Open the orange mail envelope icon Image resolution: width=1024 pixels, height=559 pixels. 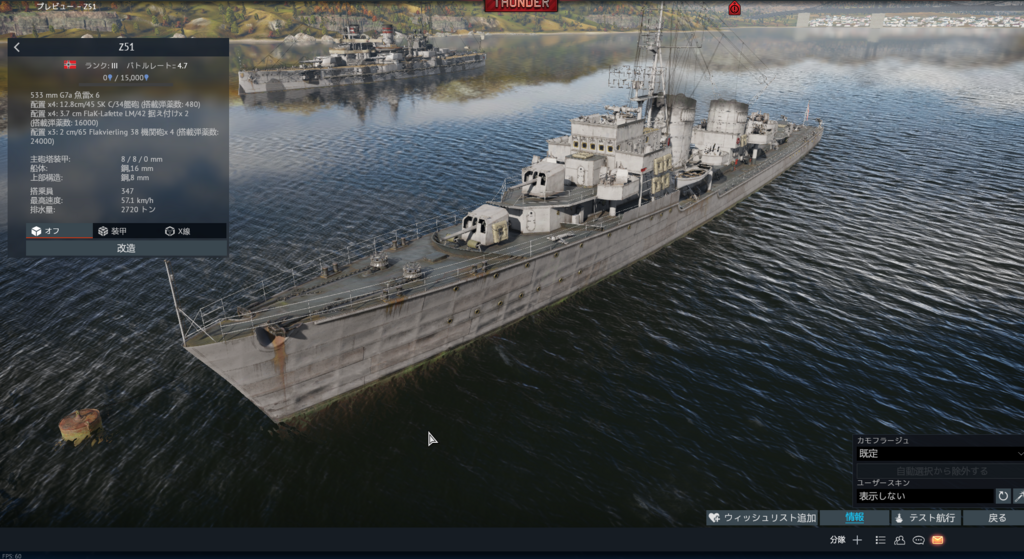[x=938, y=540]
